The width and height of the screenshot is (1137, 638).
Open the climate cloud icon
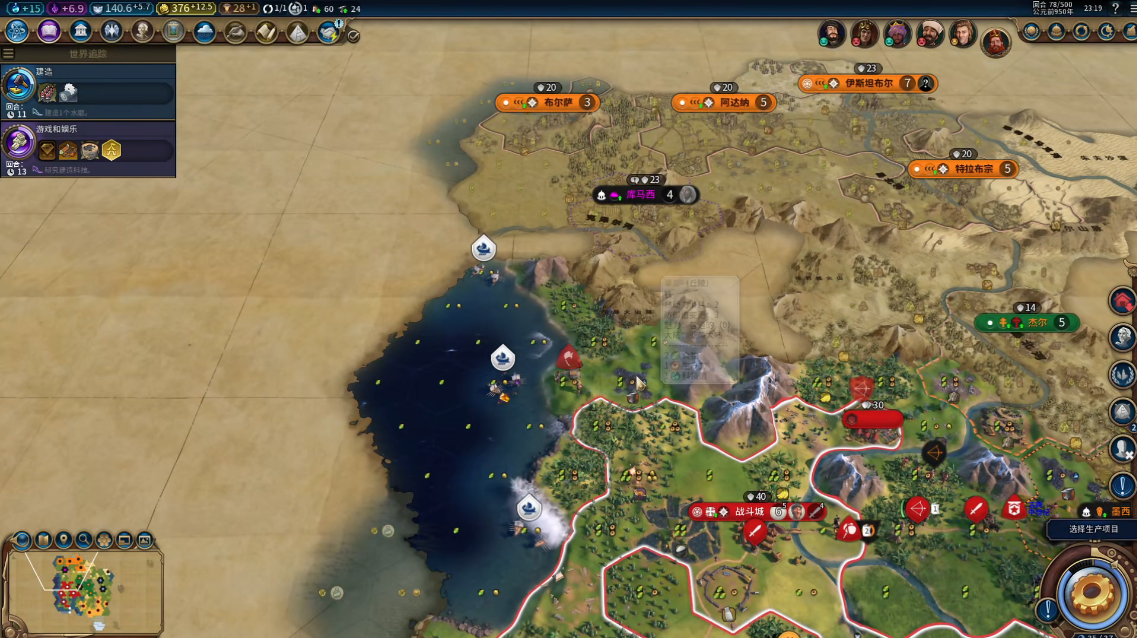tap(204, 31)
